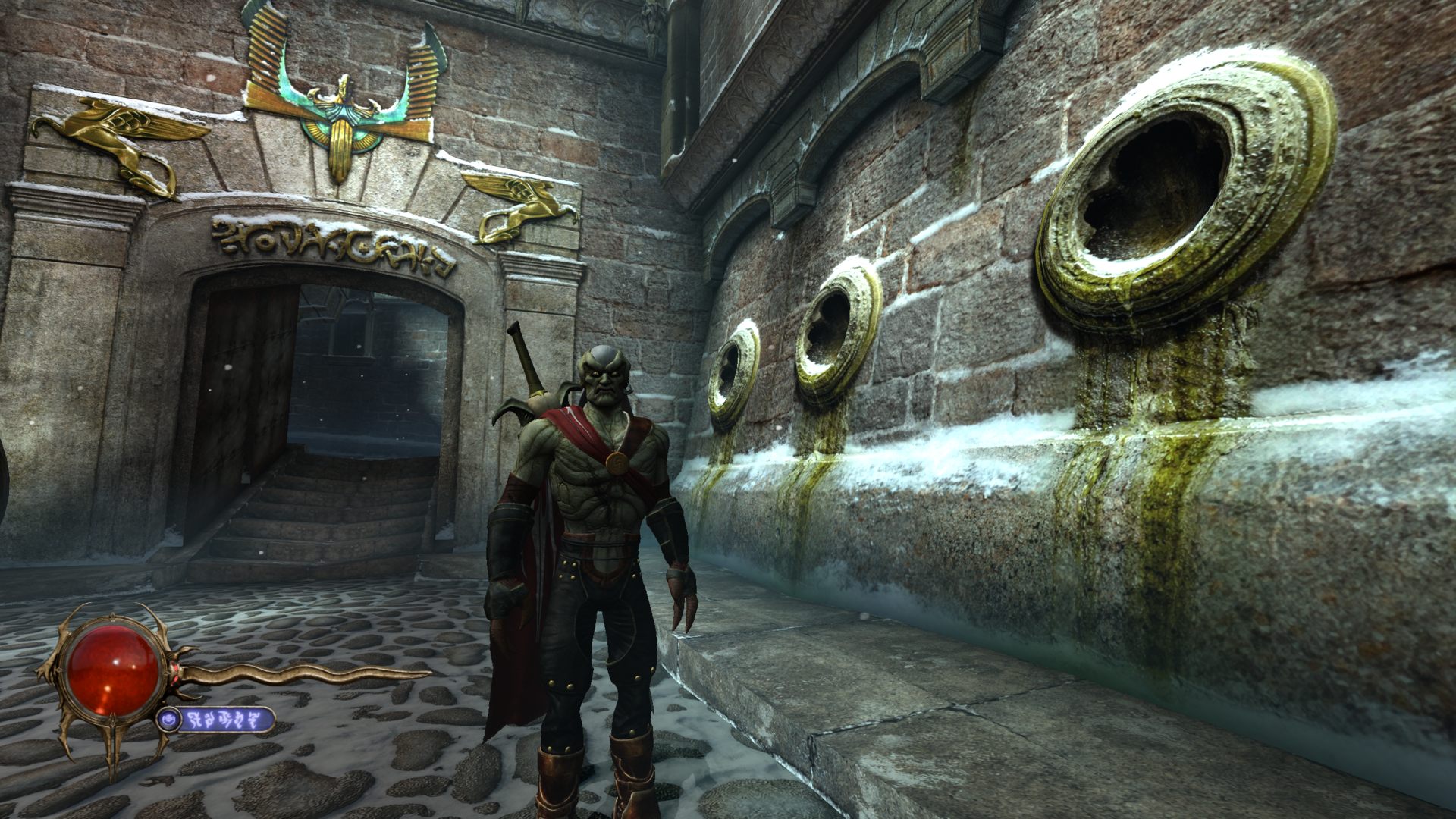The height and width of the screenshot is (819, 1456).
Task: Click the round blue rune ability icon
Action: tap(168, 719)
